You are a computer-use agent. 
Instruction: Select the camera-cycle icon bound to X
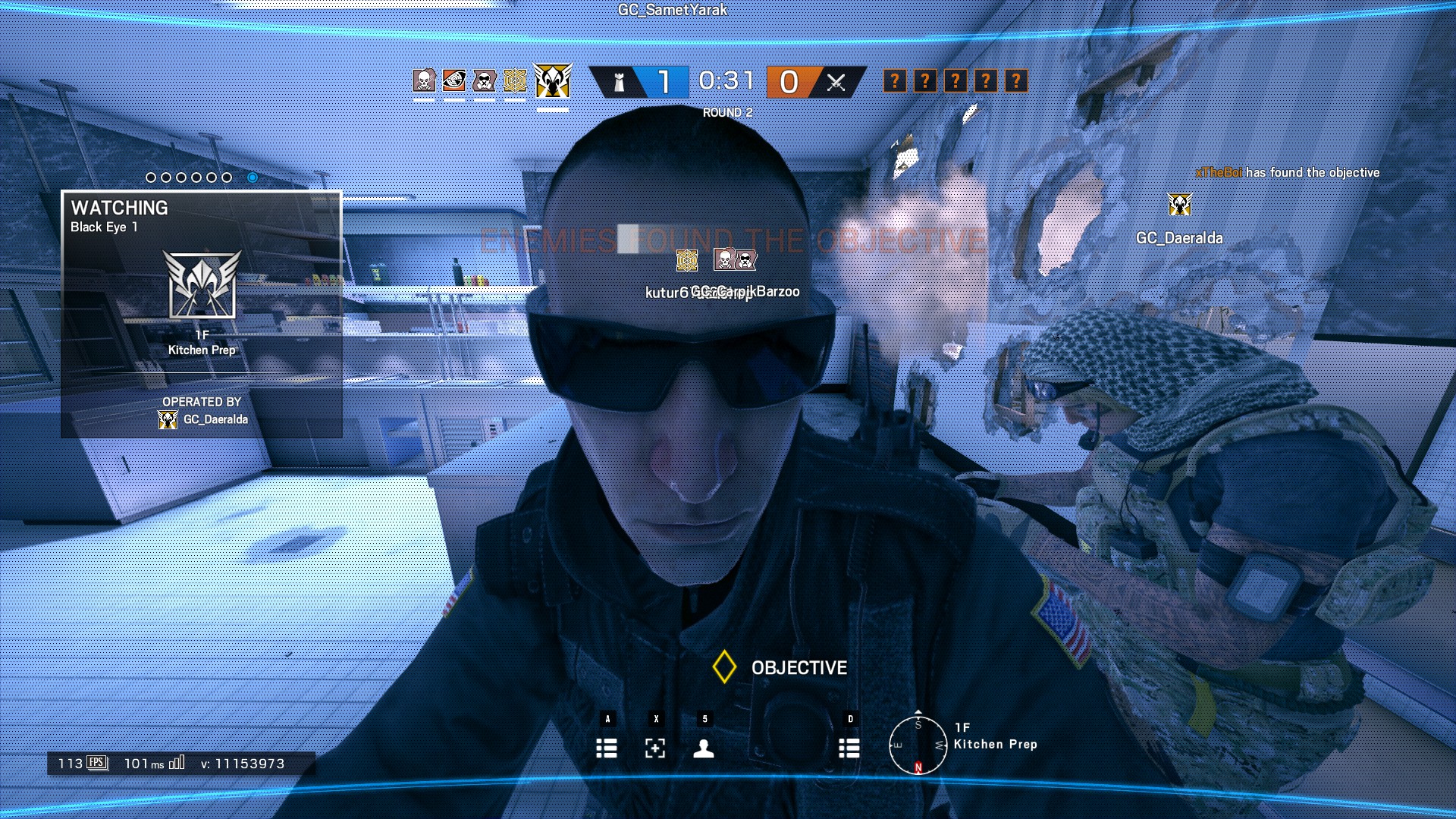(655, 749)
